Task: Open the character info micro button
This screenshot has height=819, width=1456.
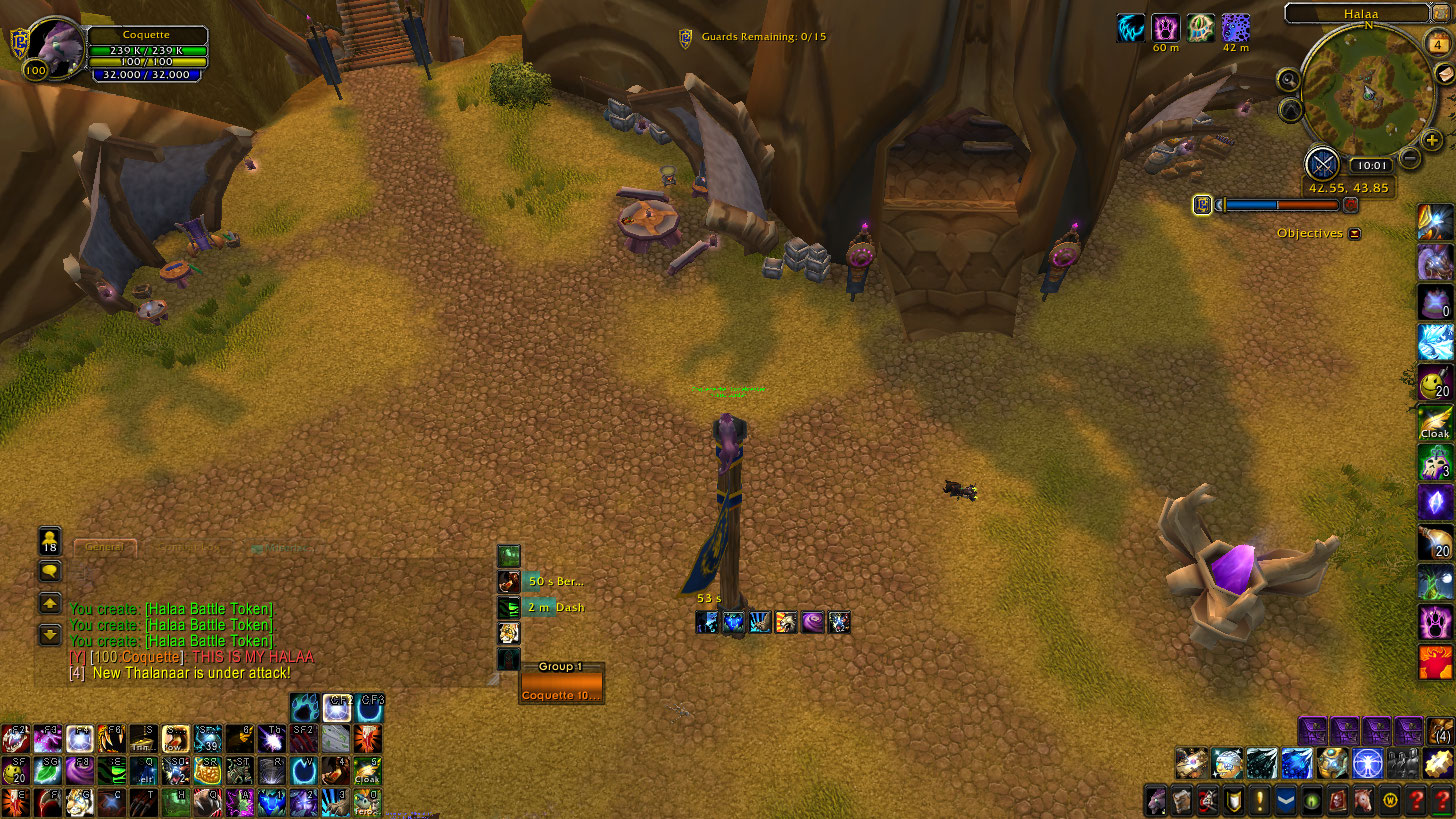Action: click(x=1156, y=801)
